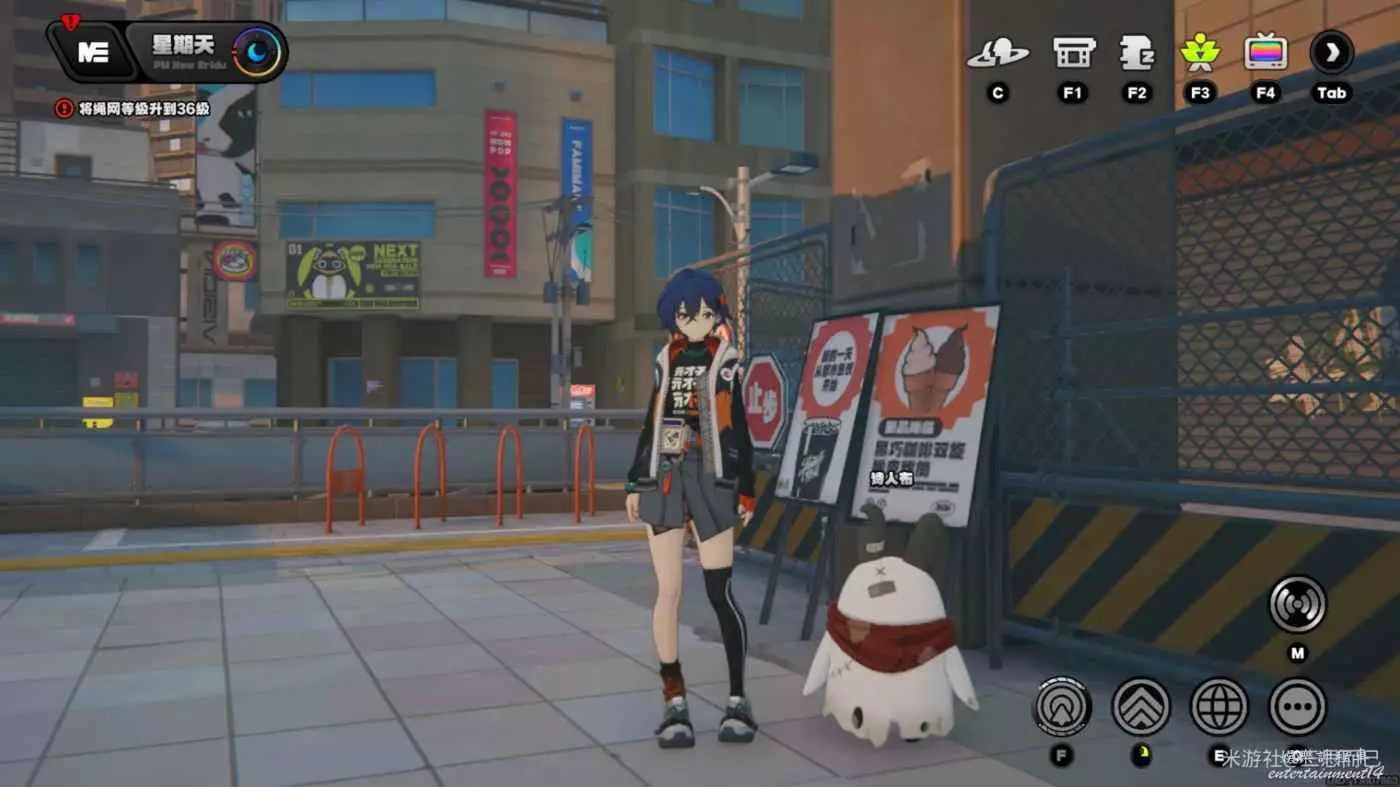
Task: Open the agent silhouette with planet ring icon
Action: tap(997, 53)
